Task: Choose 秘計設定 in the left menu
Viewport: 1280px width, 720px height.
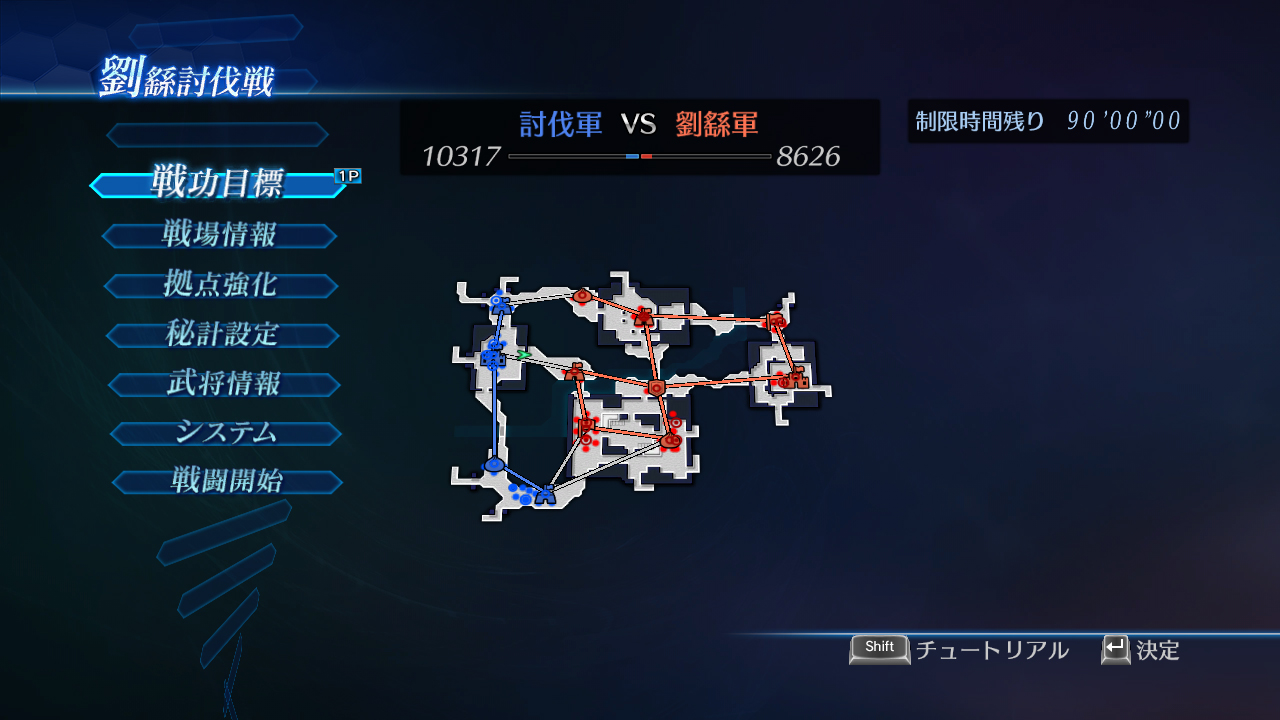Action: pyautogui.click(x=223, y=334)
